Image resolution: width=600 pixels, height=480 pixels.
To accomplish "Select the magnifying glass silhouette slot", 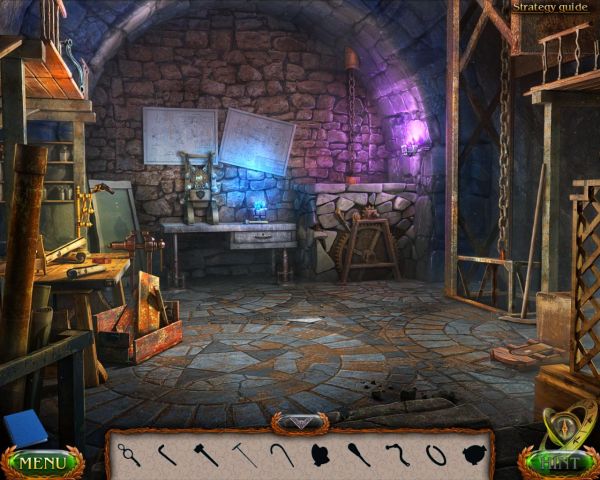I will pos(129,455).
